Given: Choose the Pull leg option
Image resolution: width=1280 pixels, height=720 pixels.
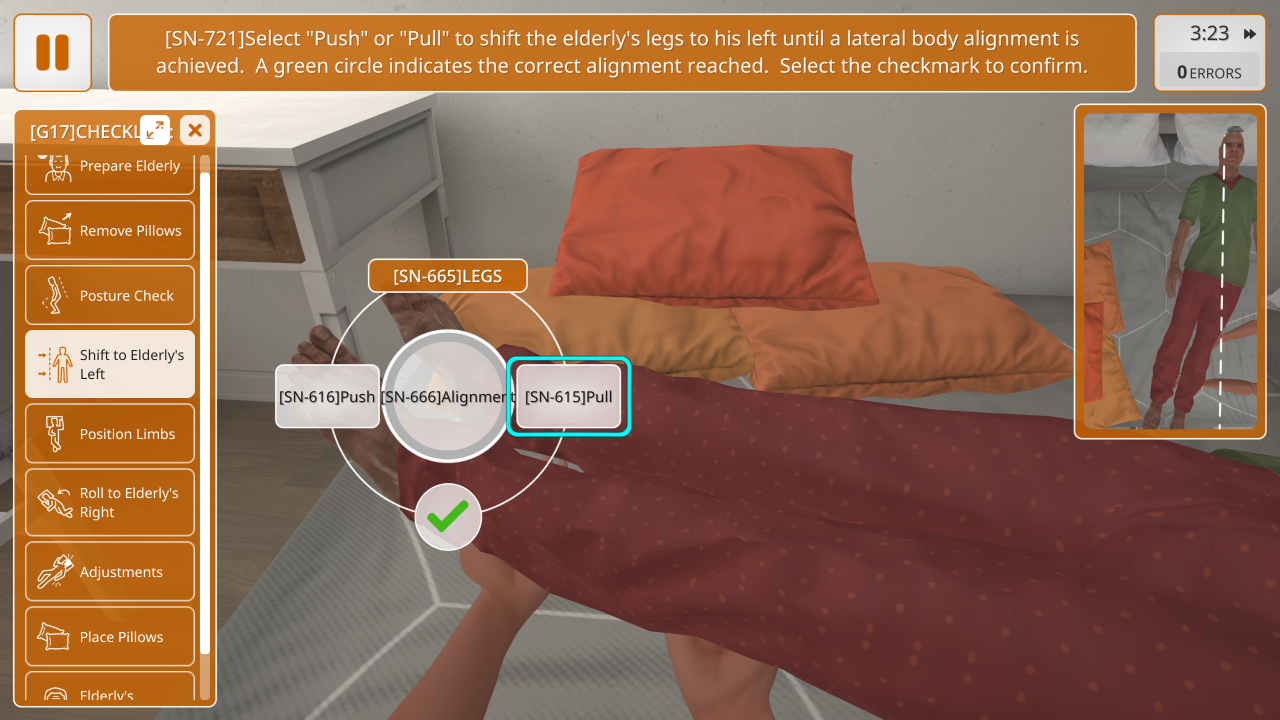Looking at the screenshot, I should (568, 397).
